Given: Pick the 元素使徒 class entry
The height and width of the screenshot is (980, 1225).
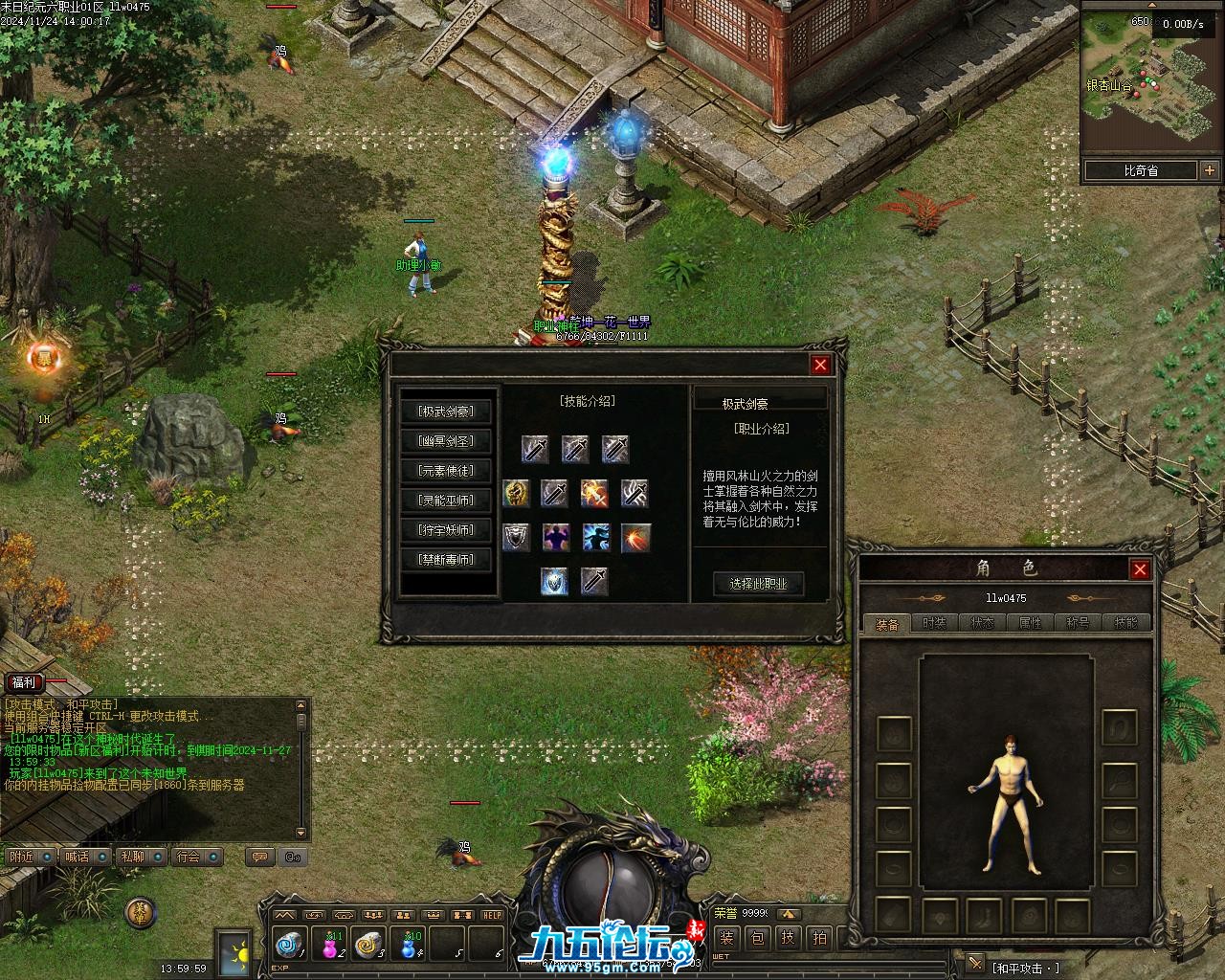Looking at the screenshot, I should point(446,471).
